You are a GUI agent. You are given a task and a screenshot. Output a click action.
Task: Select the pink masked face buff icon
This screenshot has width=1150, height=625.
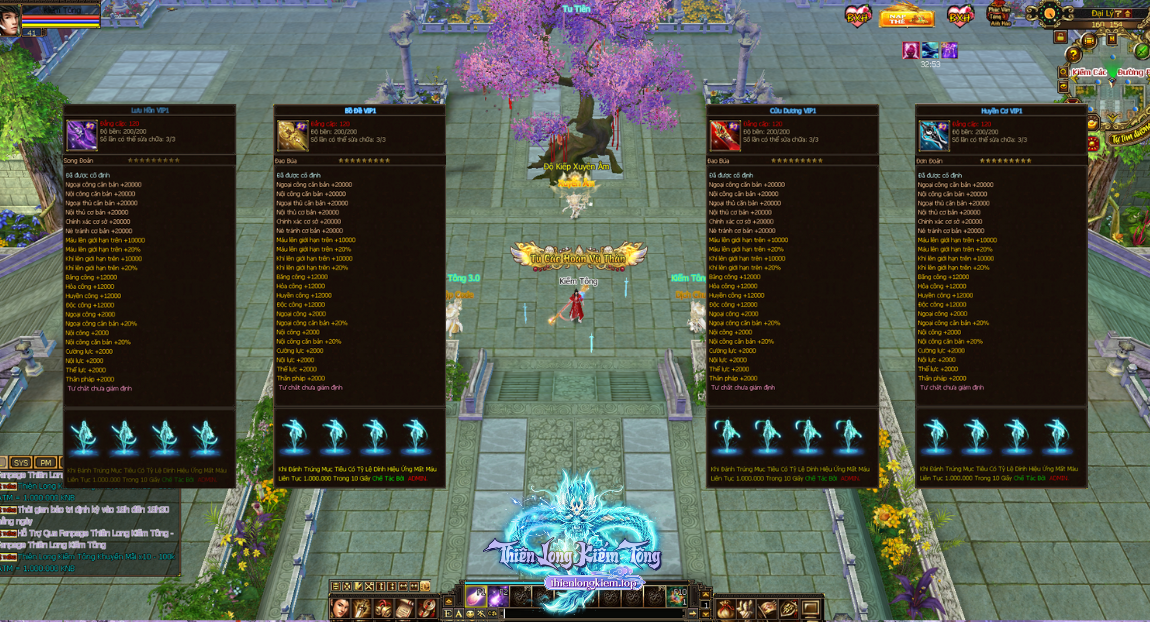tap(911, 49)
